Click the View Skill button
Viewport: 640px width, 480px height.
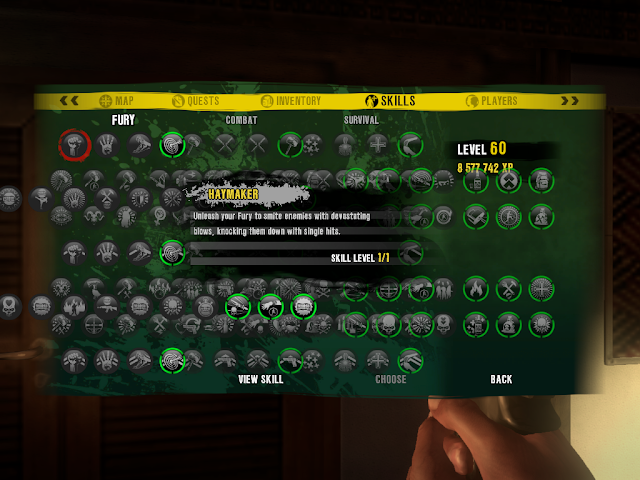[261, 379]
